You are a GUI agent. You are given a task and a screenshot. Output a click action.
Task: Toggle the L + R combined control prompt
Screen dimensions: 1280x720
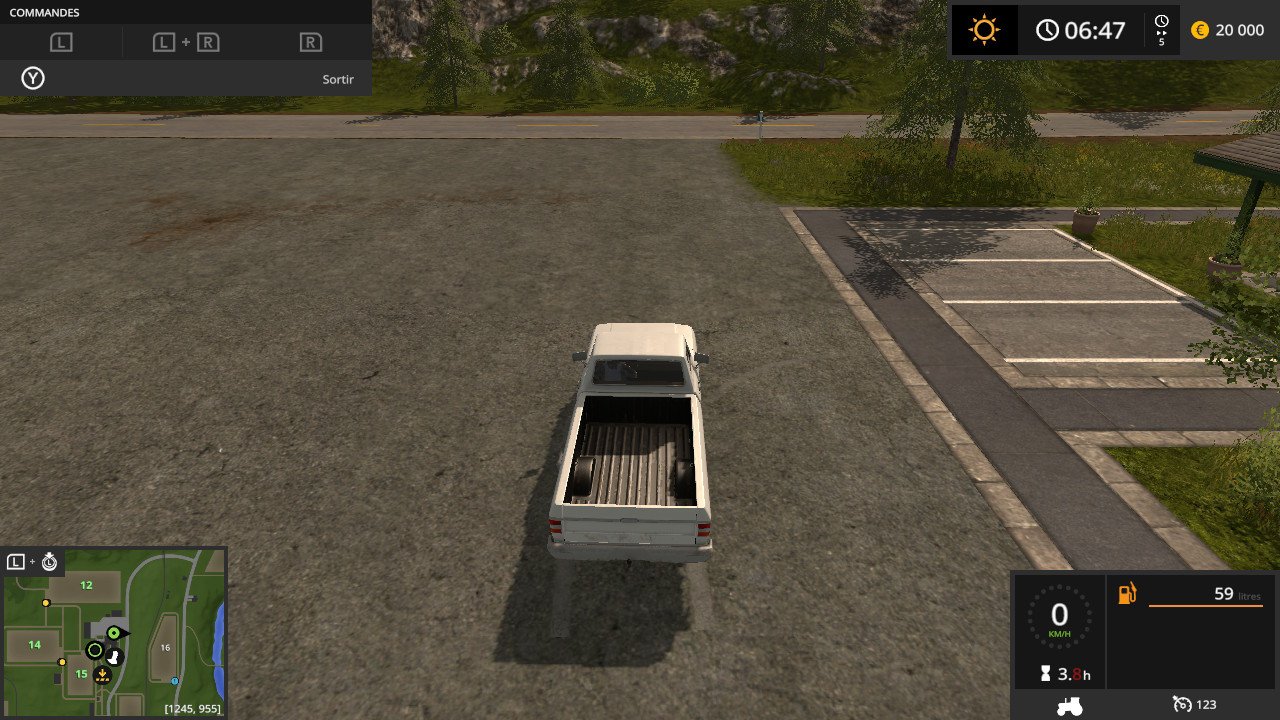[186, 42]
